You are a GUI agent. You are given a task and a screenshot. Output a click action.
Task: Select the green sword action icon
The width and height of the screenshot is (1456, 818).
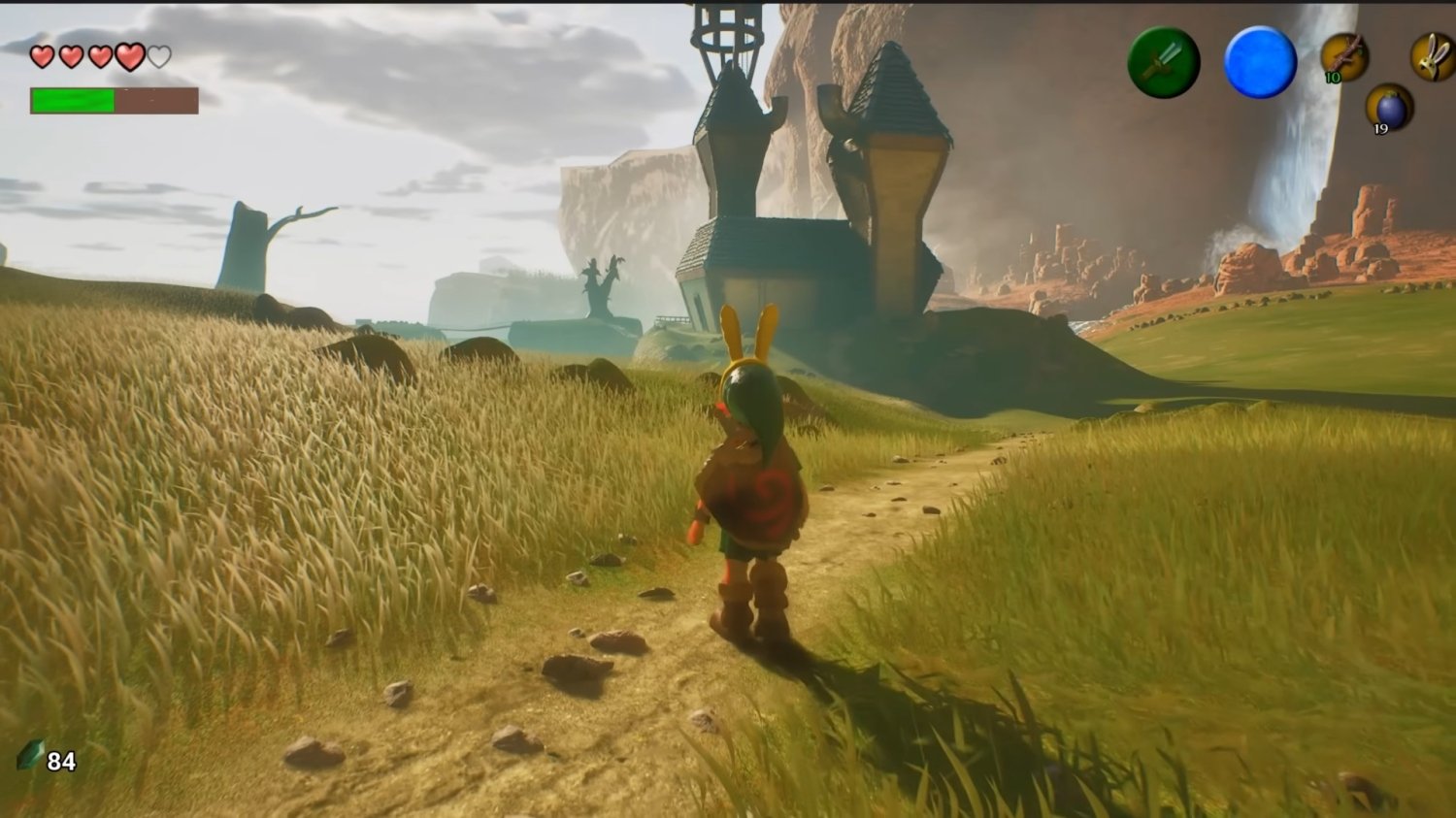1163,62
